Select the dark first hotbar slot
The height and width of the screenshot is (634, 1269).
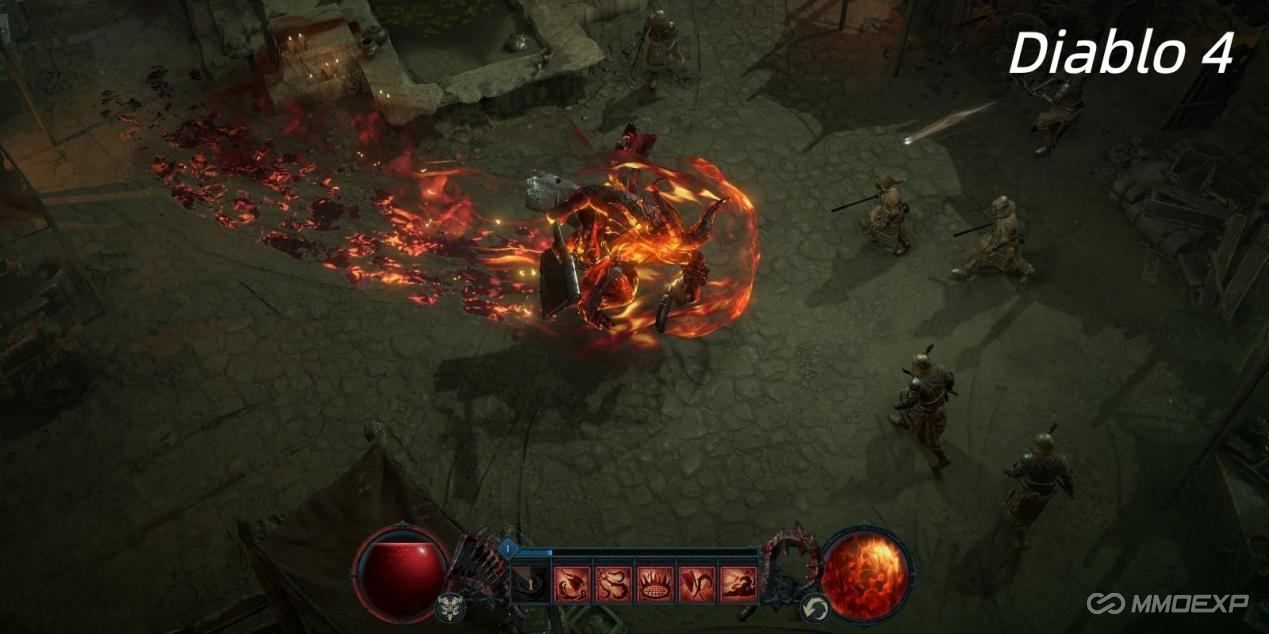point(531,584)
